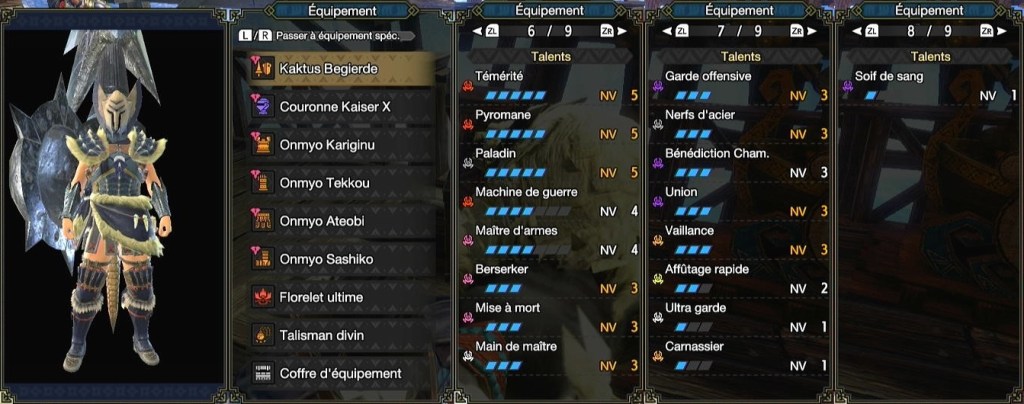Select the Florelet ultime entry
Viewport: 1024px width, 404px height.
click(340, 298)
